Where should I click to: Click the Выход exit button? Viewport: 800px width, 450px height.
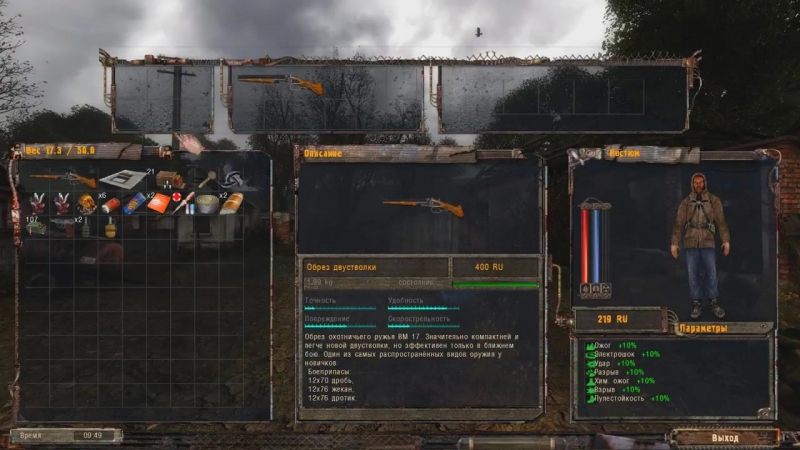[725, 438]
